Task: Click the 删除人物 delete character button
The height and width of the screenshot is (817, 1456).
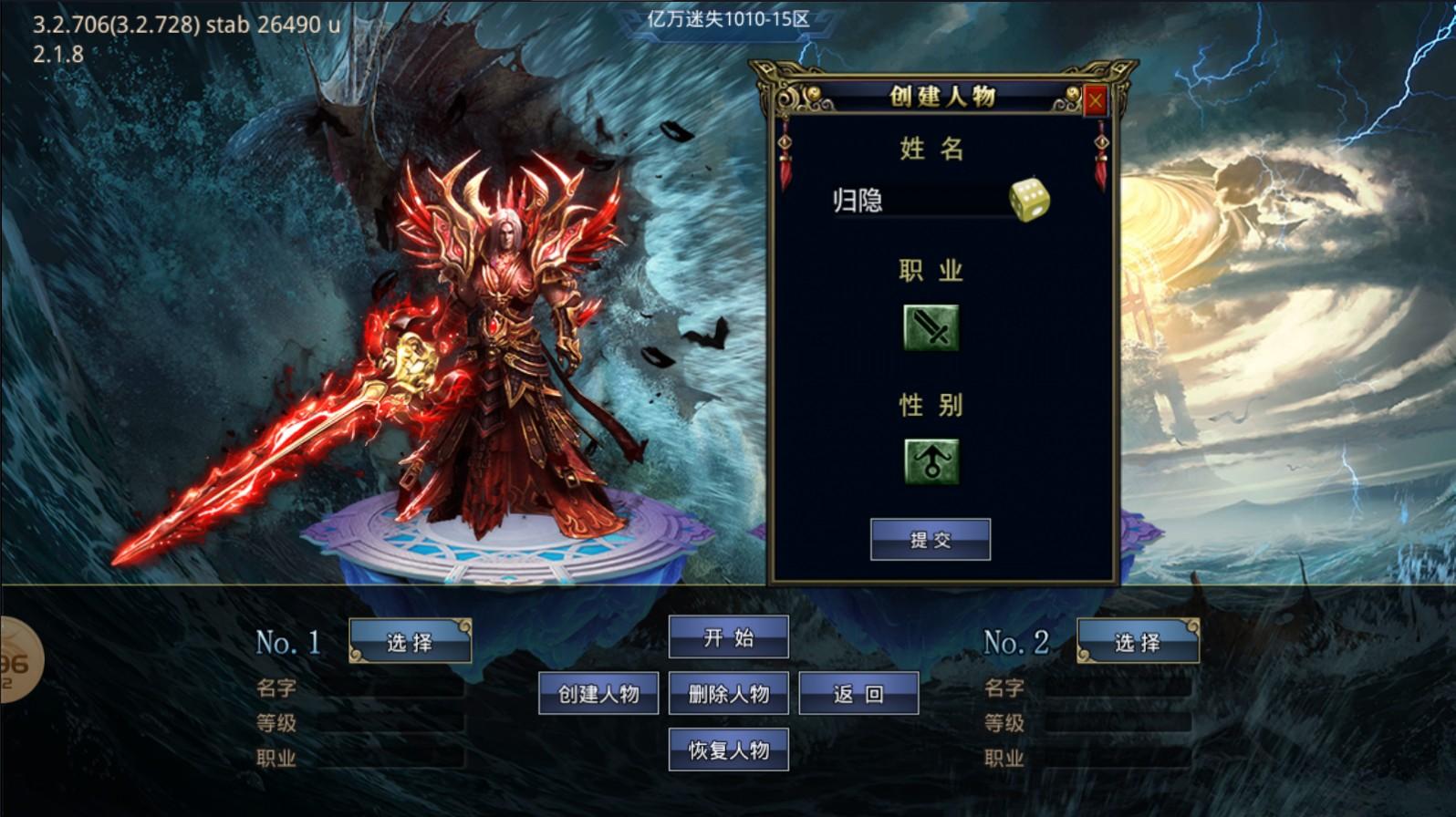Action: (729, 693)
